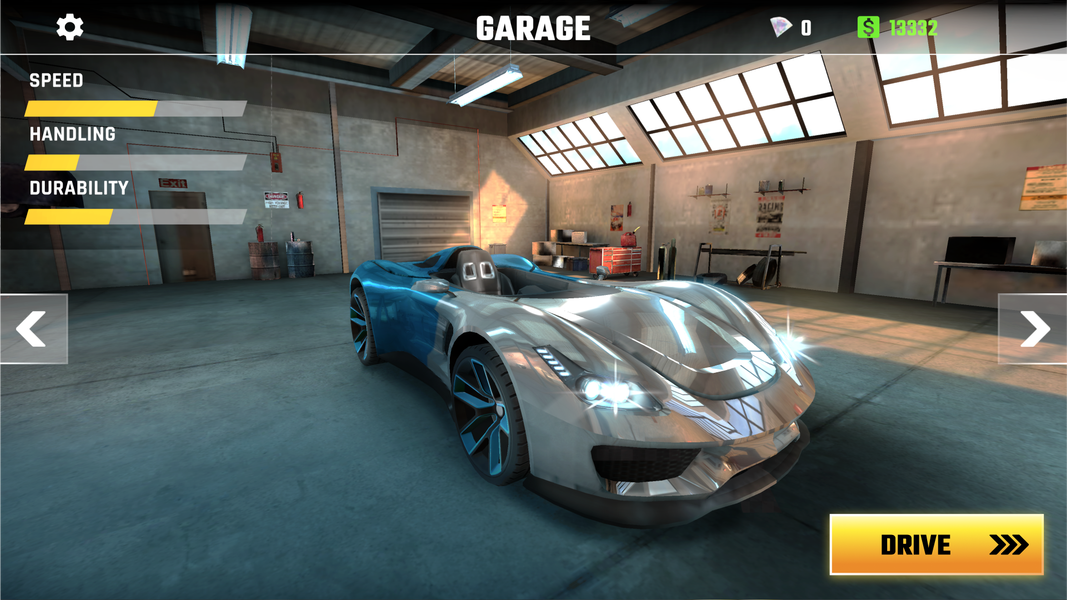Open the settings gear icon
Viewport: 1067px width, 600px height.
click(70, 27)
